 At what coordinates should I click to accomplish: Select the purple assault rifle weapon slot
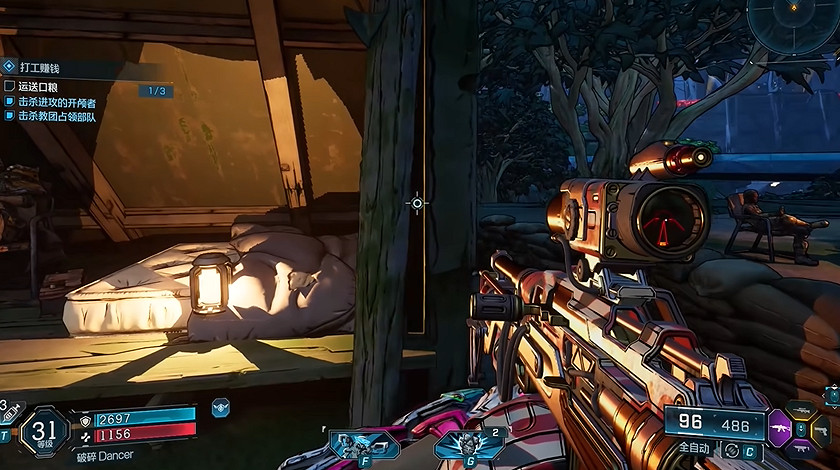779,428
